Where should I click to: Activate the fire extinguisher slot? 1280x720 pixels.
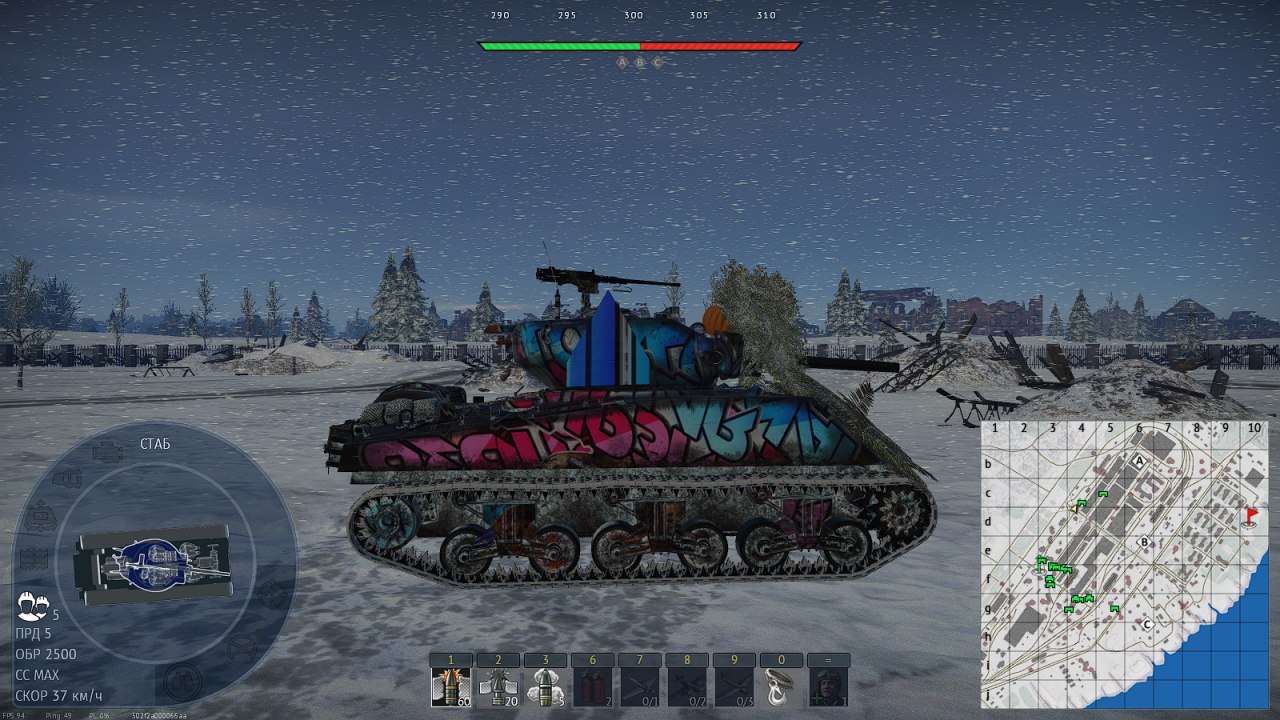click(591, 688)
